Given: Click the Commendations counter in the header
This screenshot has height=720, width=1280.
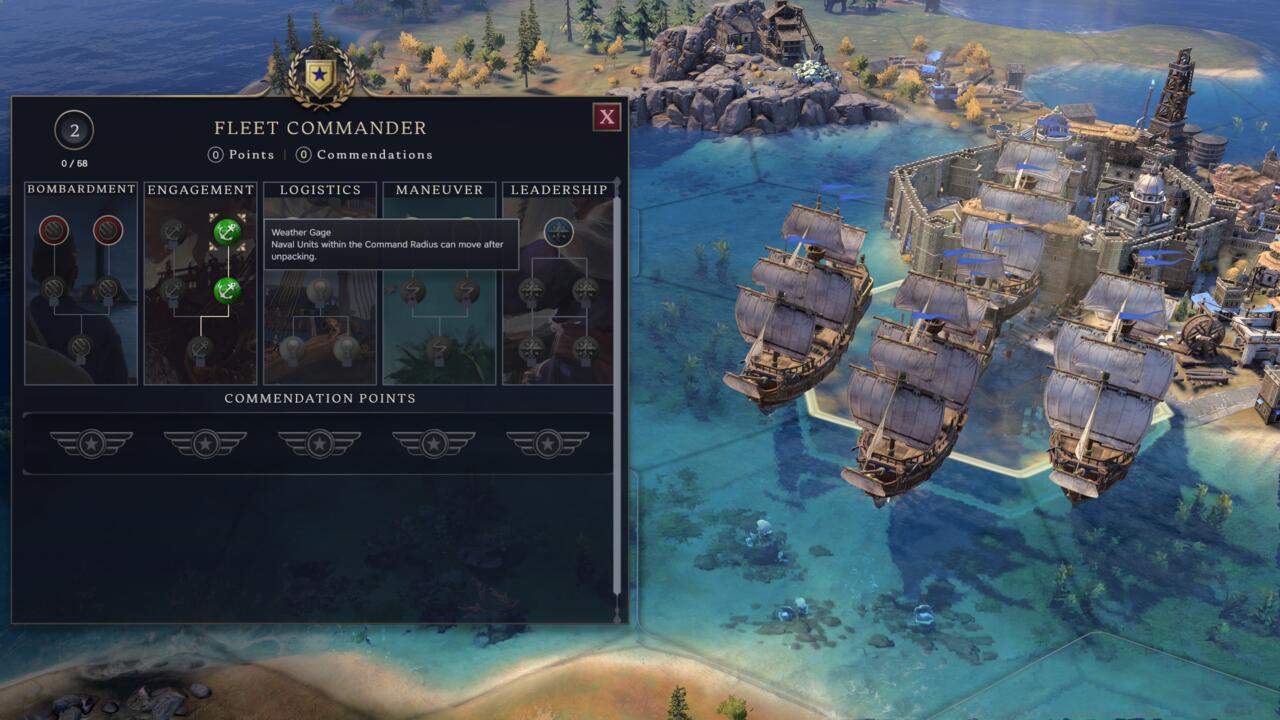Looking at the screenshot, I should coord(363,154).
